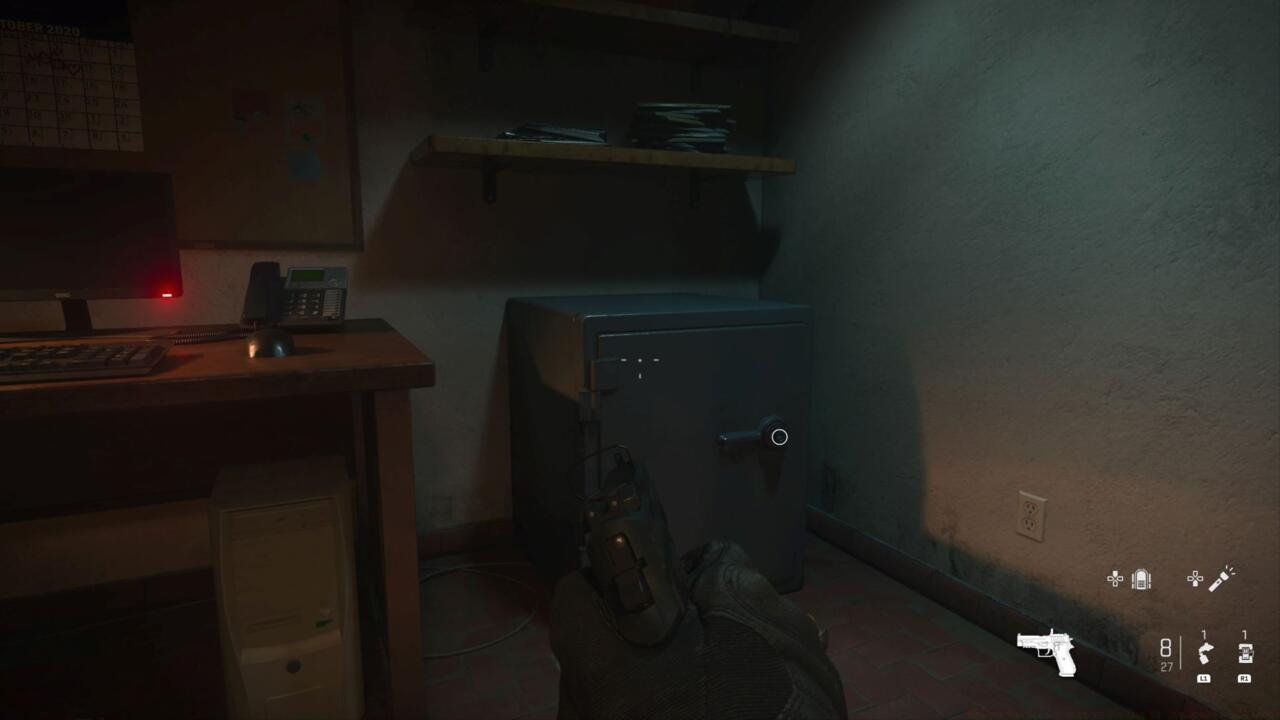Click the L1 prompt label

coord(1206,677)
